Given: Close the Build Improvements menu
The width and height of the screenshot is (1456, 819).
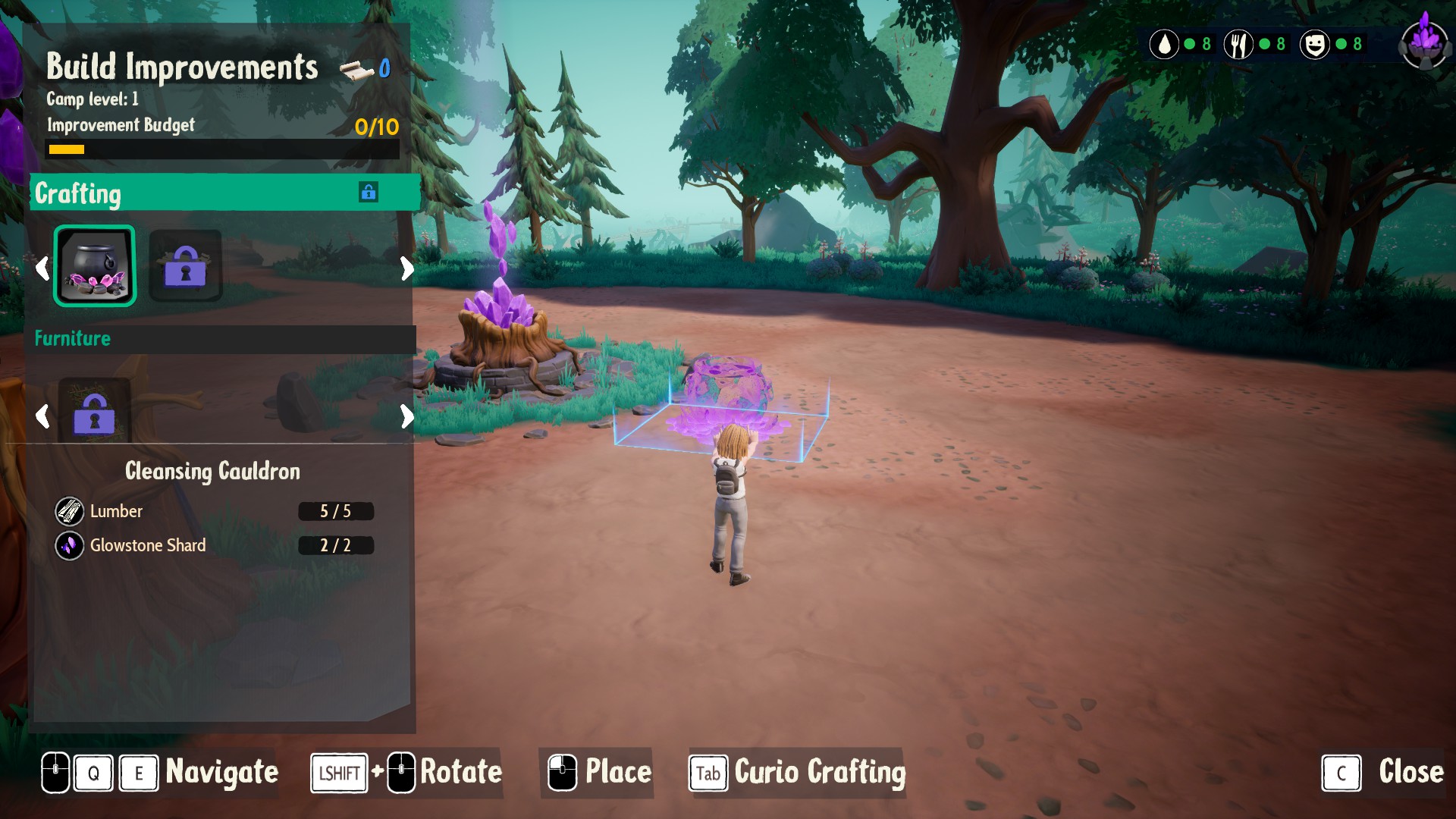Looking at the screenshot, I should click(1382, 773).
